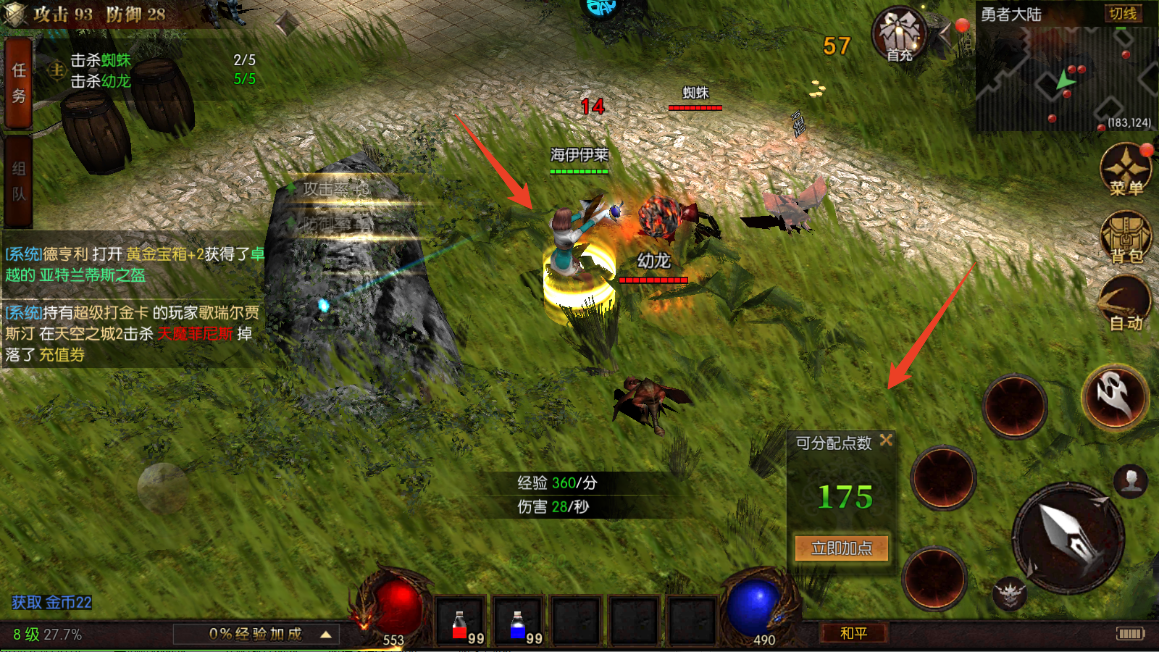Screen dimensions: 1159x652
Task: Activate the white flame skill icon
Action: click(x=1114, y=397)
